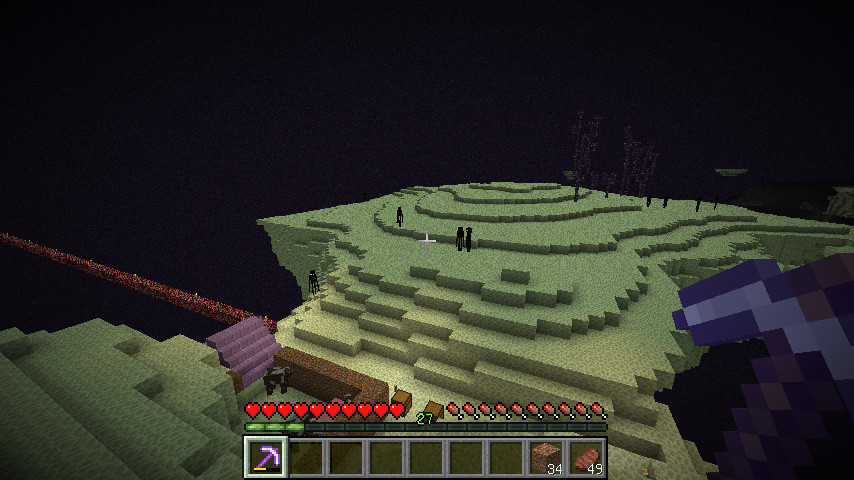
Task: Select the block stack of 34
Action: coord(546,458)
